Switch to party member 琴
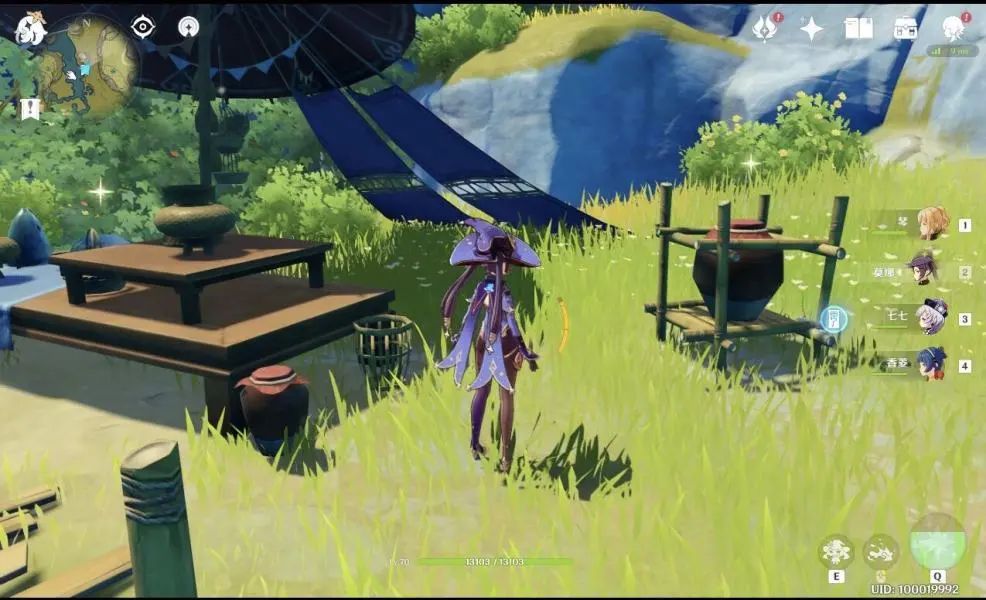986x600 pixels. 932,224
